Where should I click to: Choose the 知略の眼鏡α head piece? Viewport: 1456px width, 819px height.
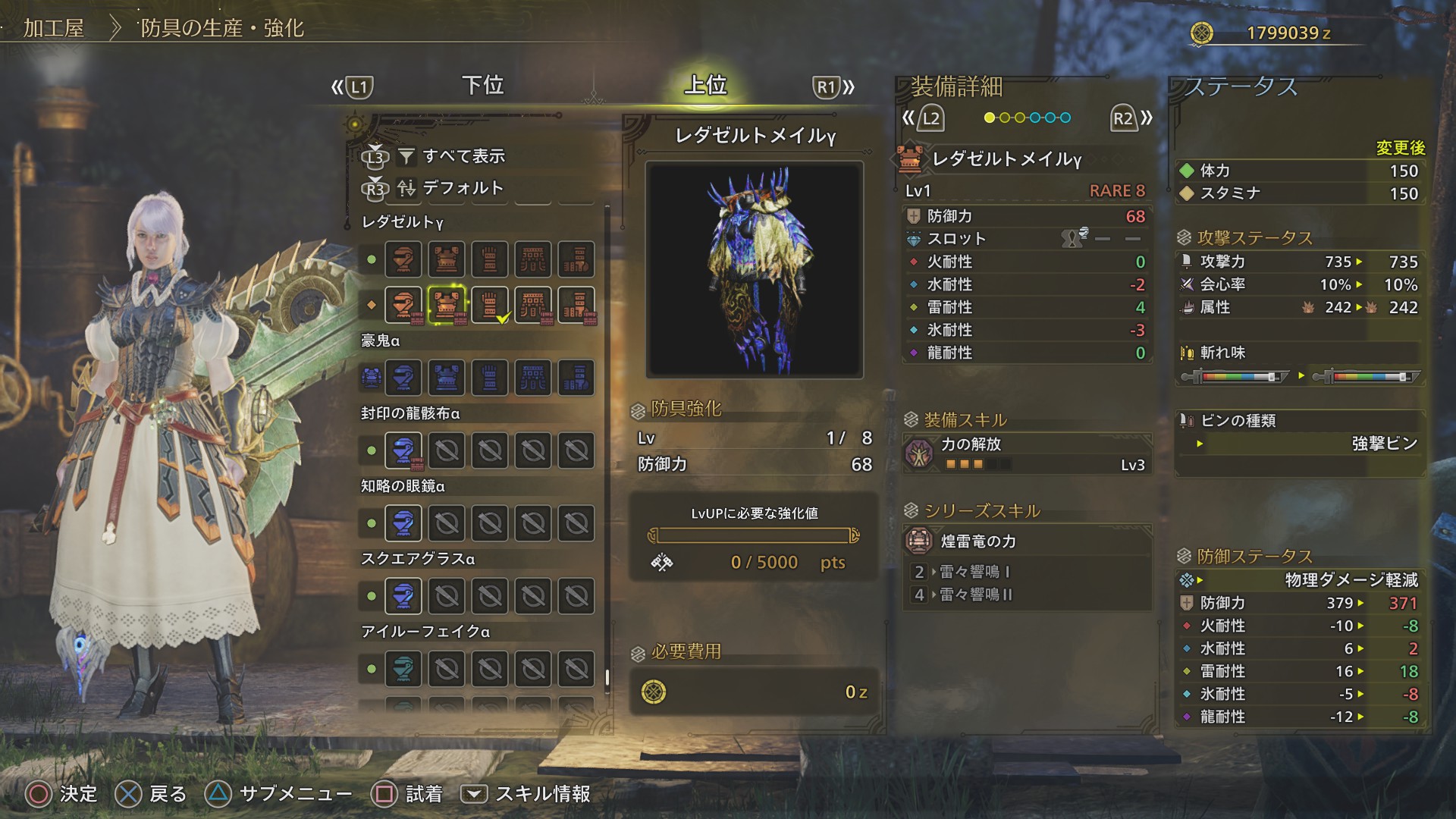click(x=403, y=523)
